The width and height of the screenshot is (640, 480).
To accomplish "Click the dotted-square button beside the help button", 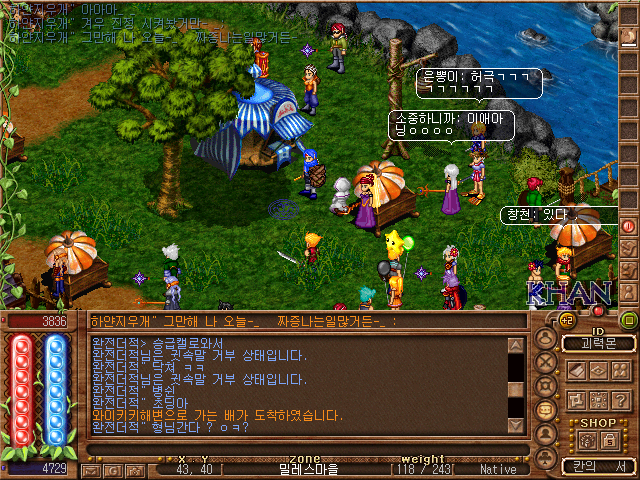I will [x=598, y=399].
